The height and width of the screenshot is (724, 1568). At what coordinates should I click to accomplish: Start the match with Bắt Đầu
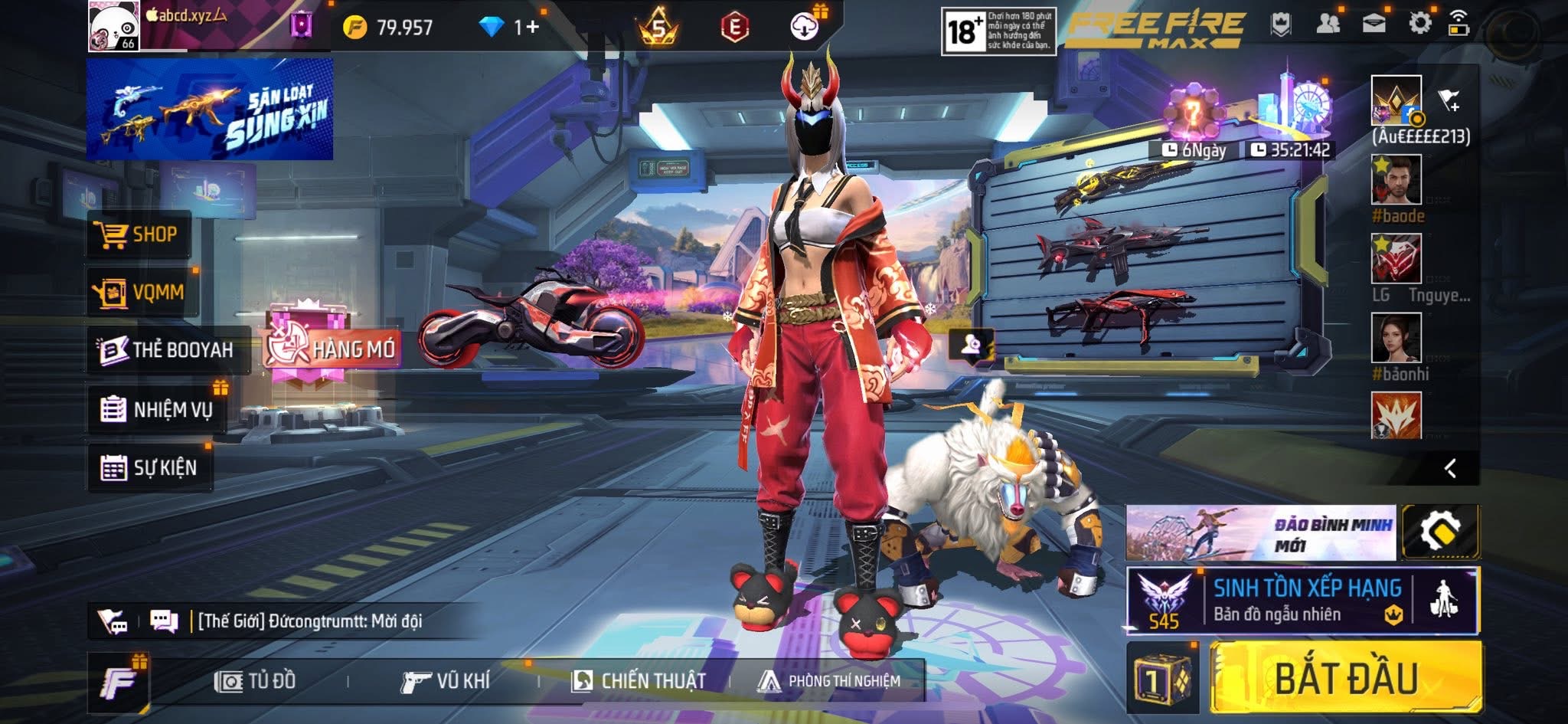click(1345, 678)
